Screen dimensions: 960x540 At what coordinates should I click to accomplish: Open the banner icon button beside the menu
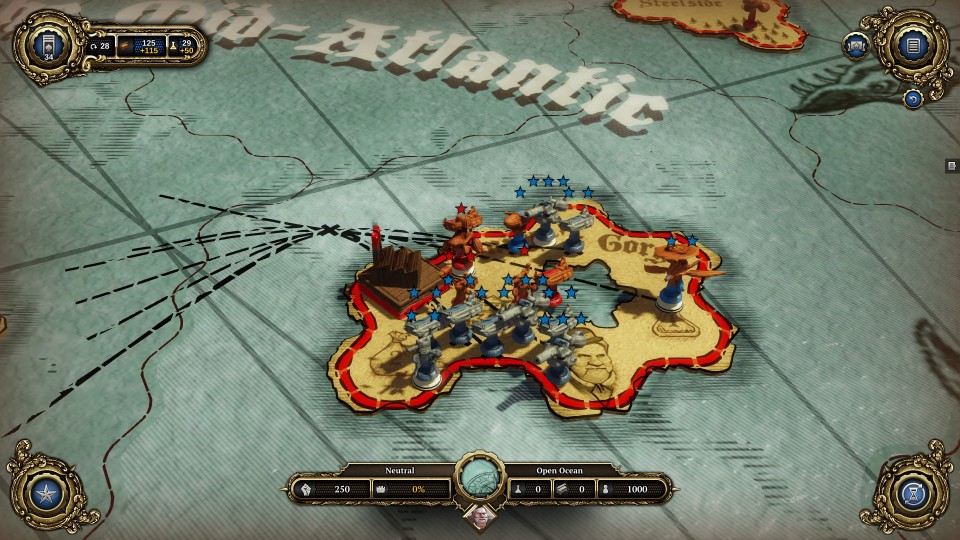click(x=856, y=46)
